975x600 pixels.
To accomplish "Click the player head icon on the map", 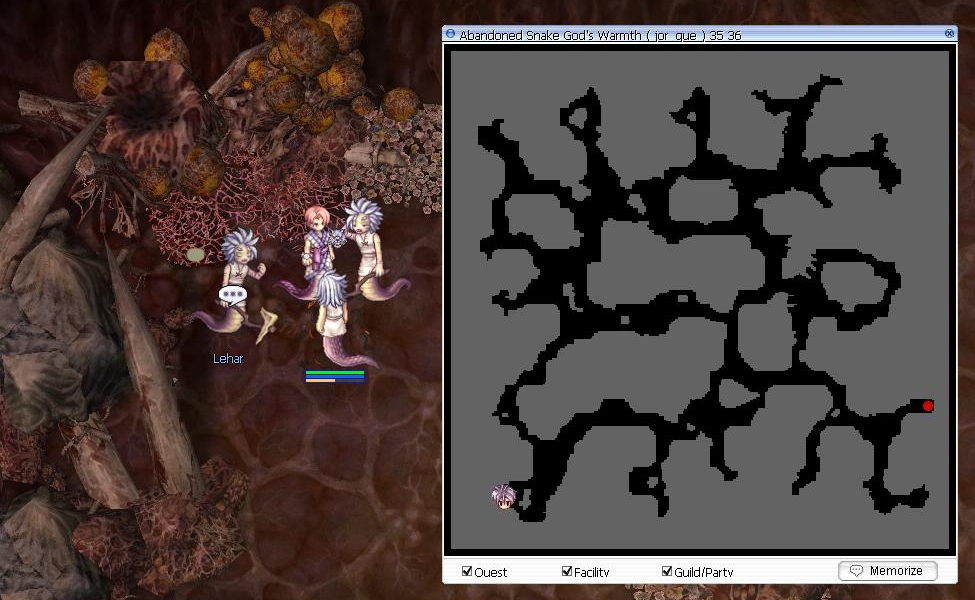I will point(503,496).
